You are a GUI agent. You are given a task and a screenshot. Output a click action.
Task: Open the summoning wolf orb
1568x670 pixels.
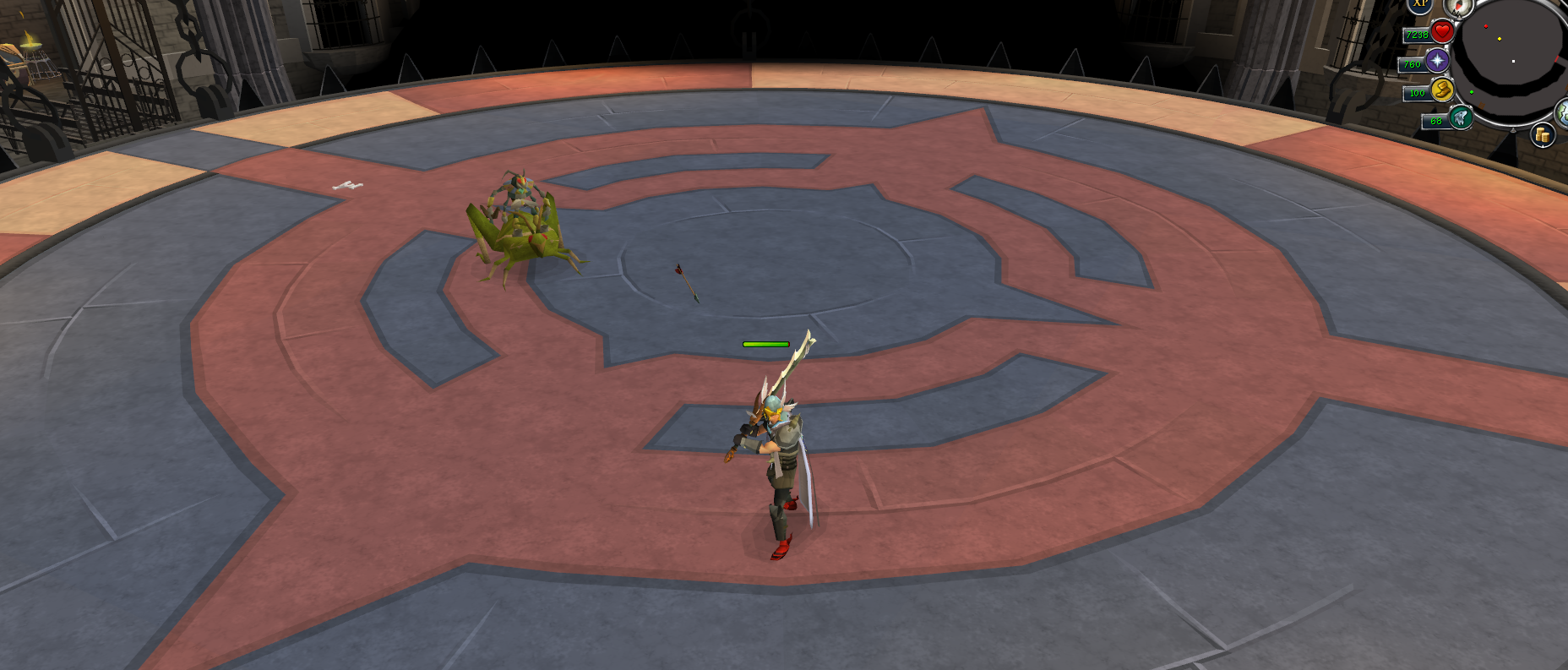click(x=1460, y=117)
